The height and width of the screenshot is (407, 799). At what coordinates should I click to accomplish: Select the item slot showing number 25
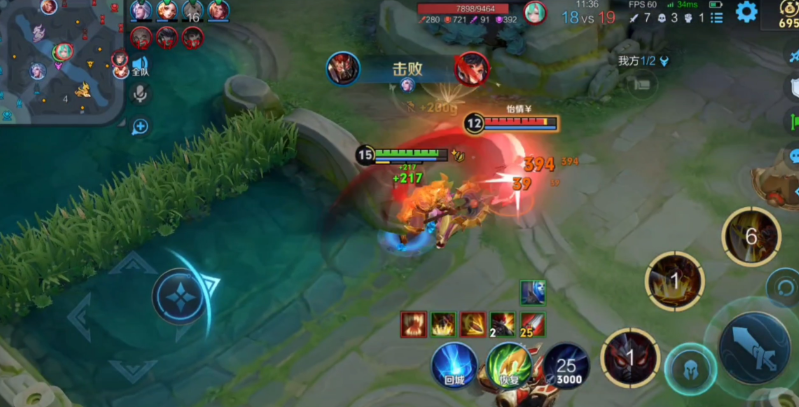(532, 324)
